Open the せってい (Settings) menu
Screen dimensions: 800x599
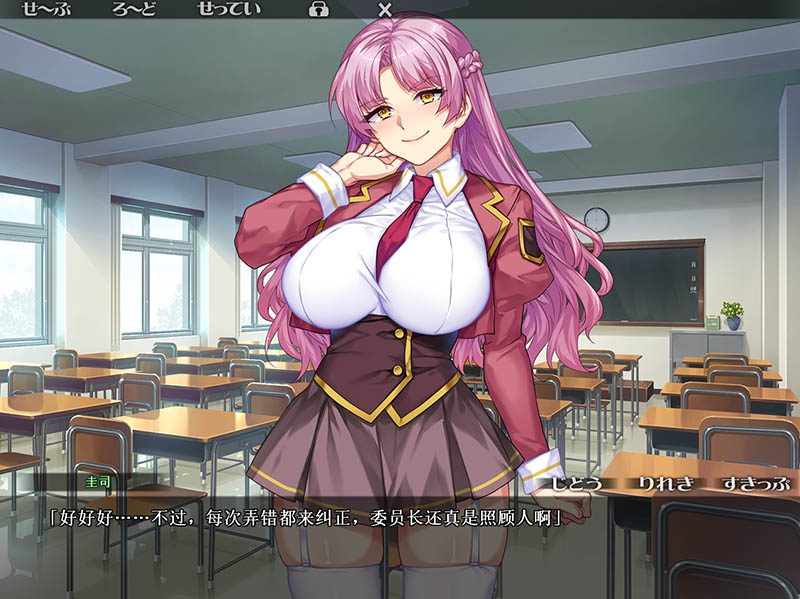tap(231, 11)
